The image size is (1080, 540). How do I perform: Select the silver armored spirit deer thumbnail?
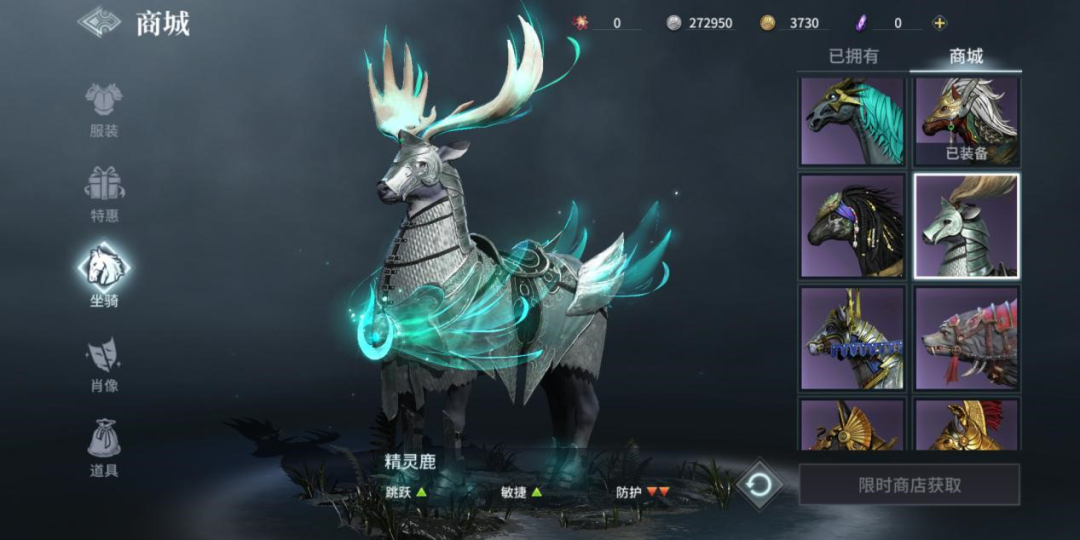(966, 226)
